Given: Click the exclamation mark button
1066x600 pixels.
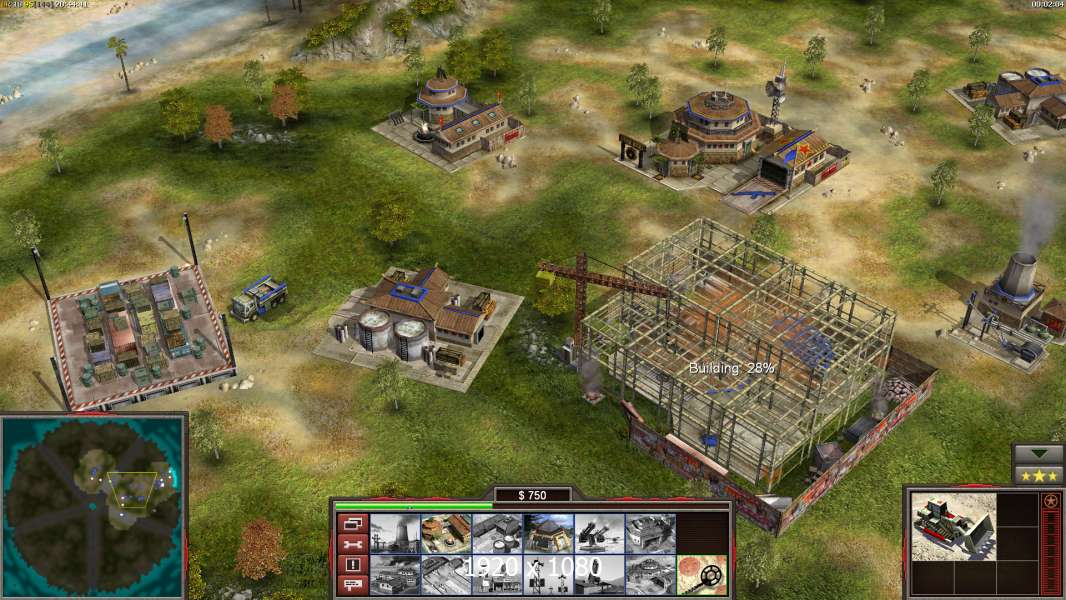Looking at the screenshot, I should (x=351, y=565).
